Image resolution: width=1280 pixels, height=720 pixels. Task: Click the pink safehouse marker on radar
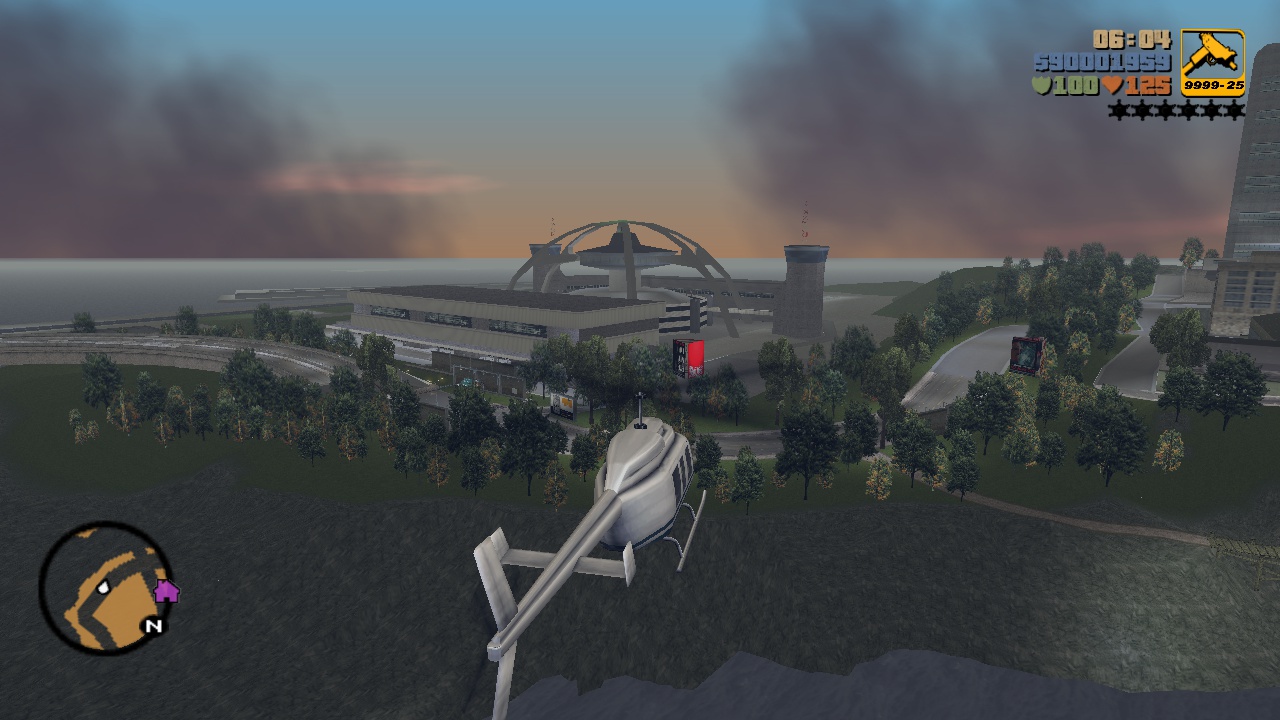pyautogui.click(x=166, y=591)
